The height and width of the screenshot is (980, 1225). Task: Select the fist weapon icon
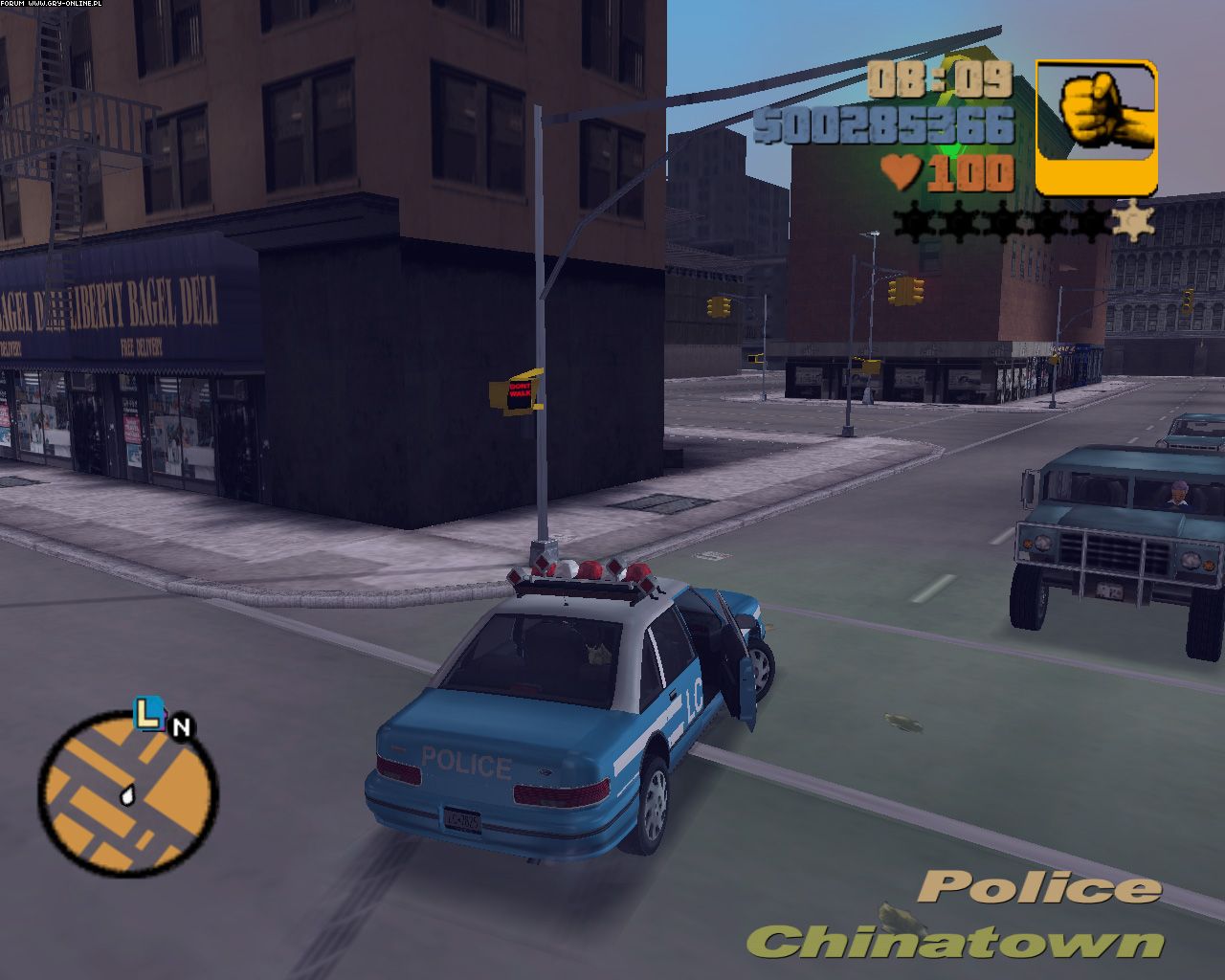pos(1096,127)
